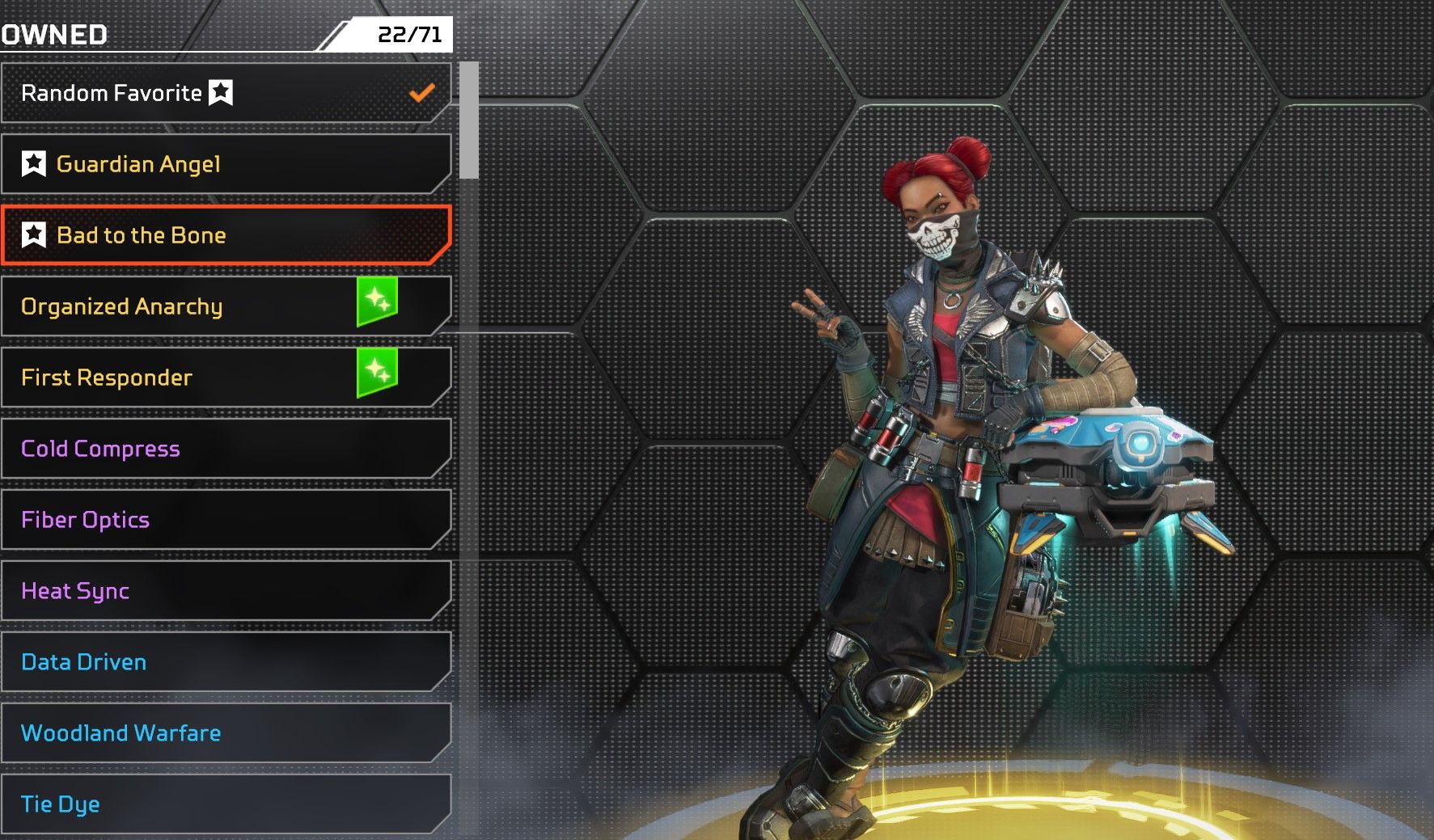This screenshot has height=840, width=1434.
Task: Click green sparkle badge on Organized Anarchy
Action: 377,301
